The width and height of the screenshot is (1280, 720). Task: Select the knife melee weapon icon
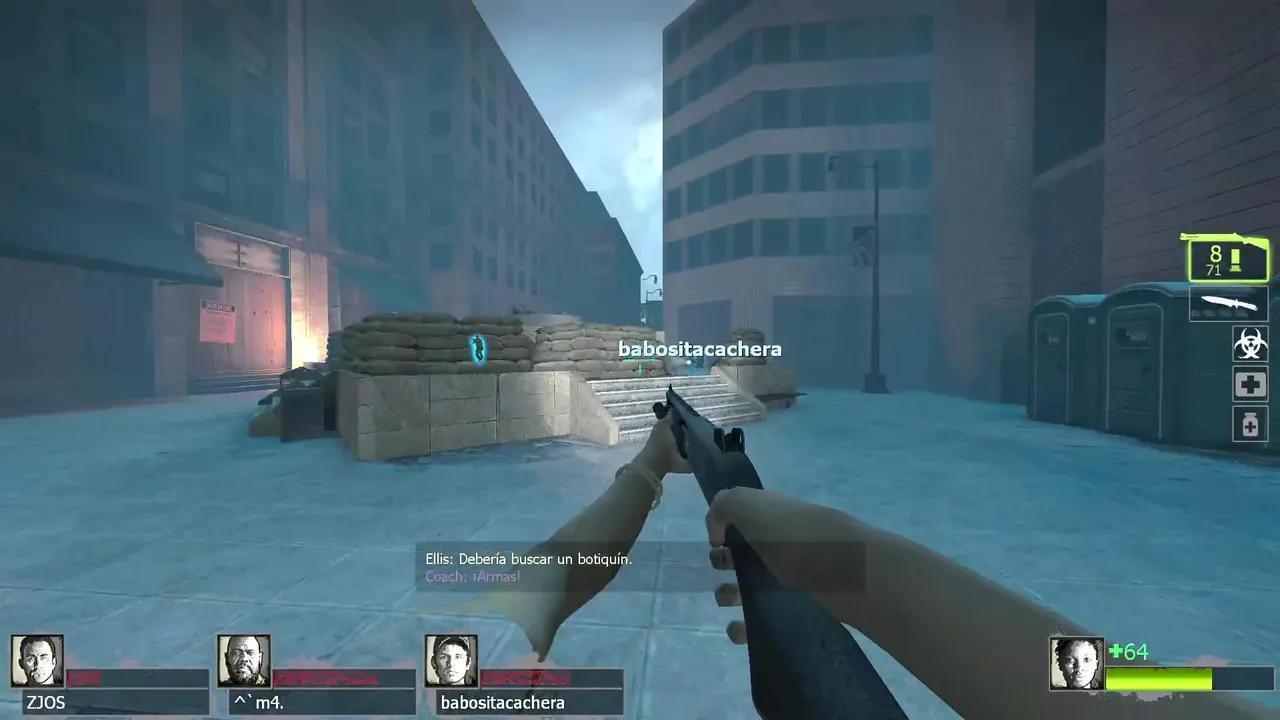(1228, 303)
